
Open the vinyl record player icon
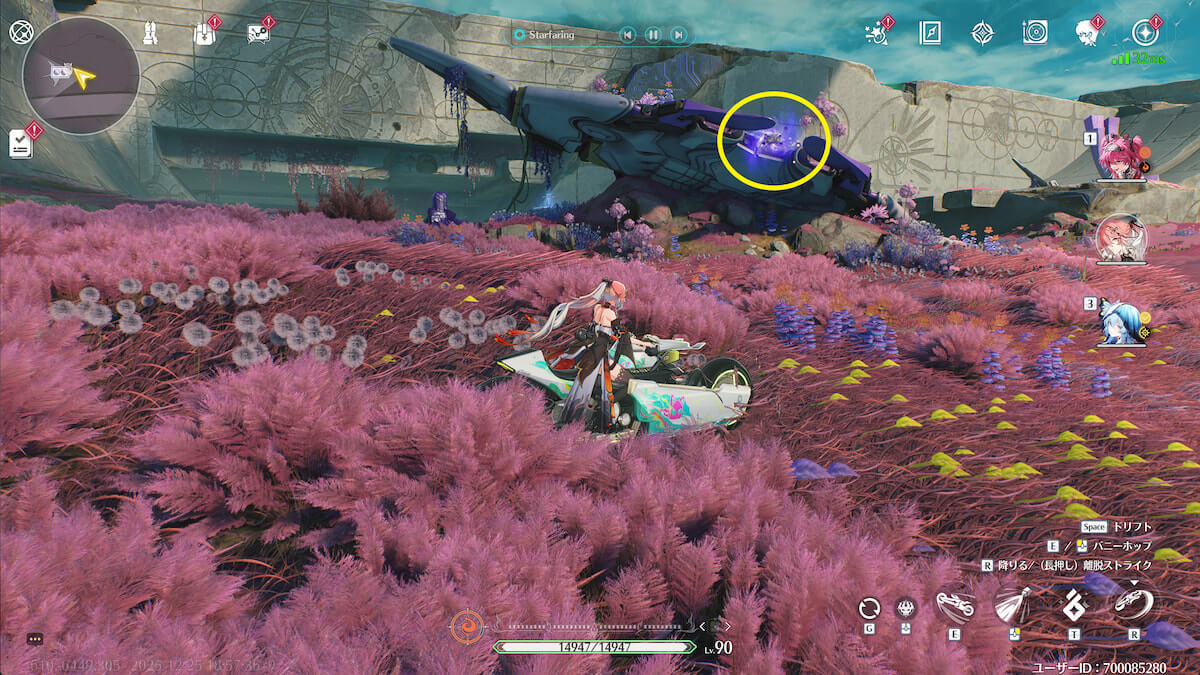pos(1035,32)
